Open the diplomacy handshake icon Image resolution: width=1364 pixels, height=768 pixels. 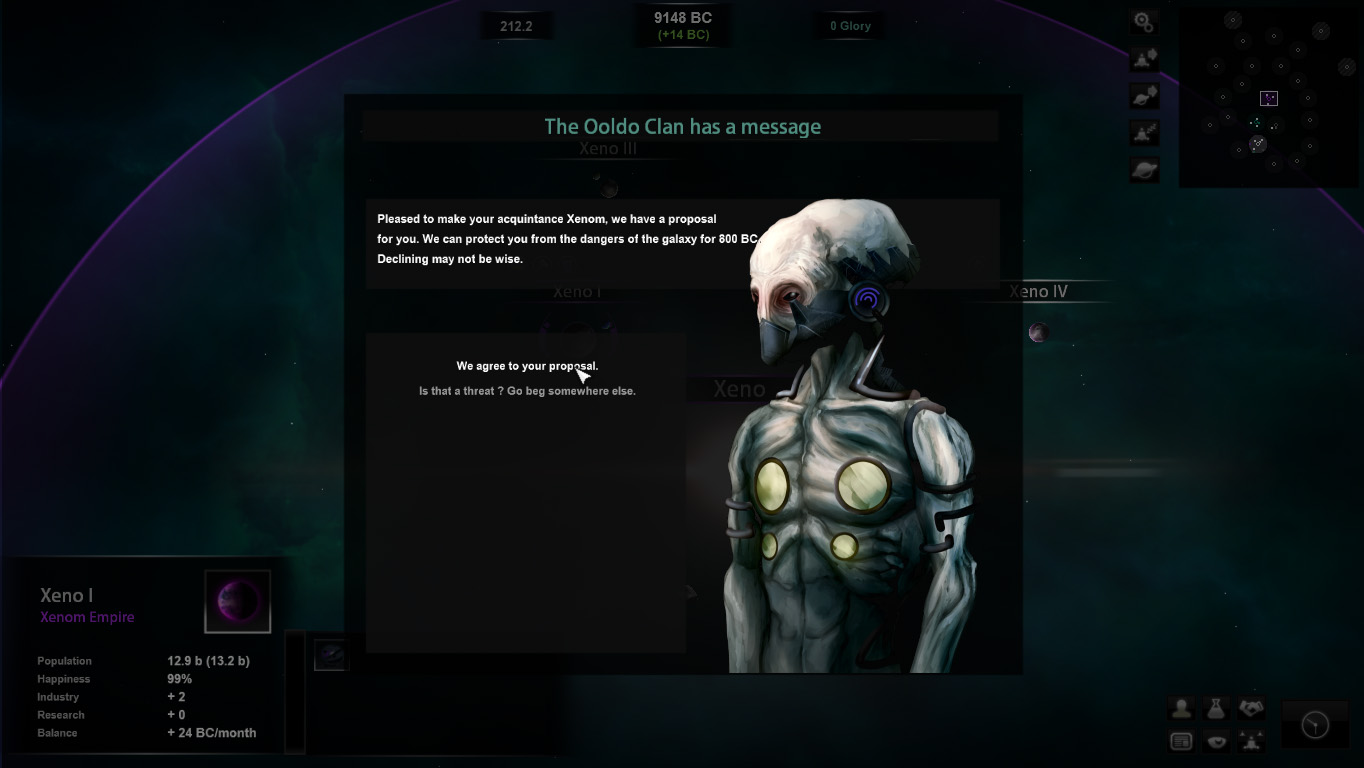pos(1251,708)
